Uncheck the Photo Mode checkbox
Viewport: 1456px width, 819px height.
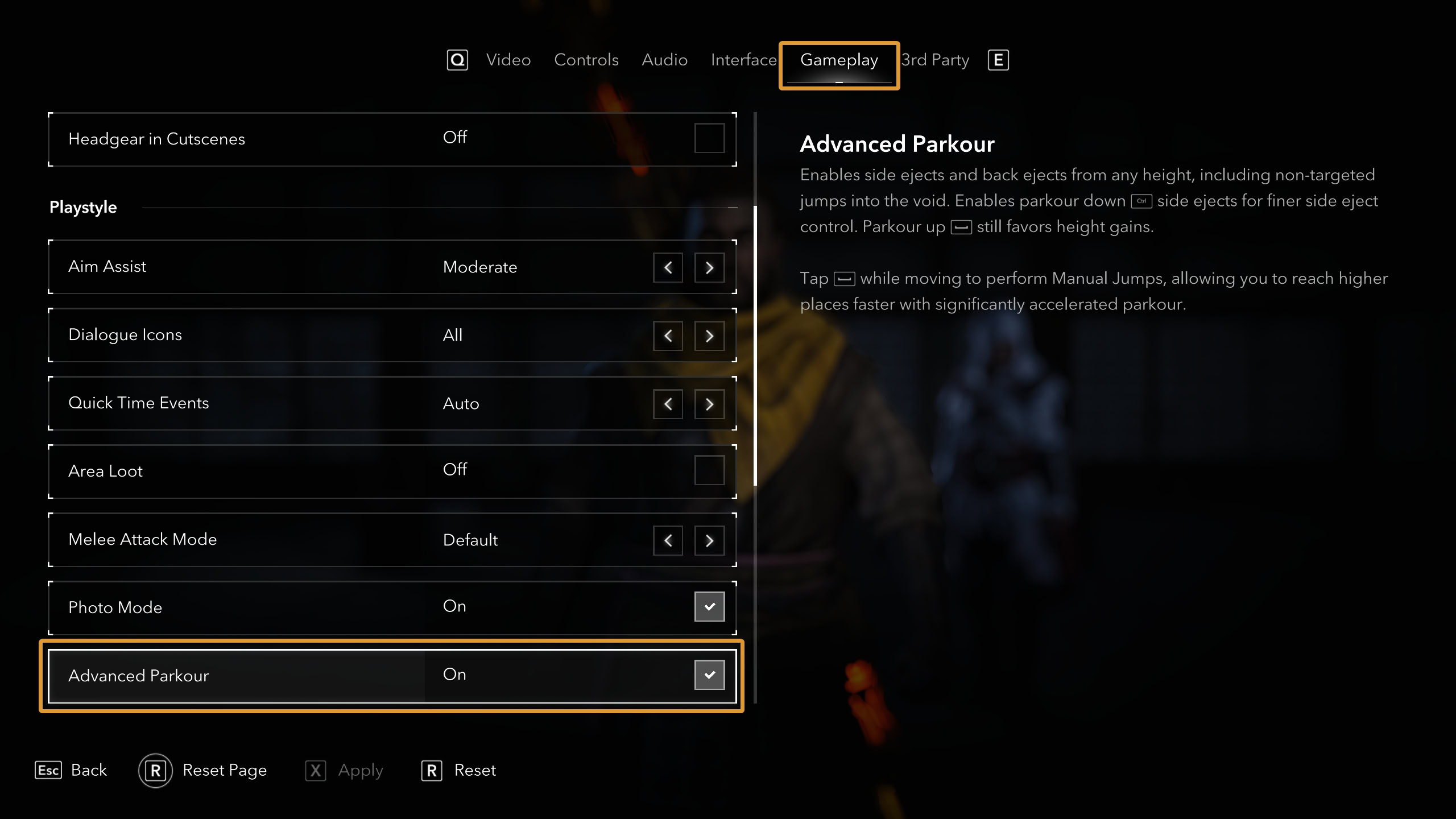point(709,607)
